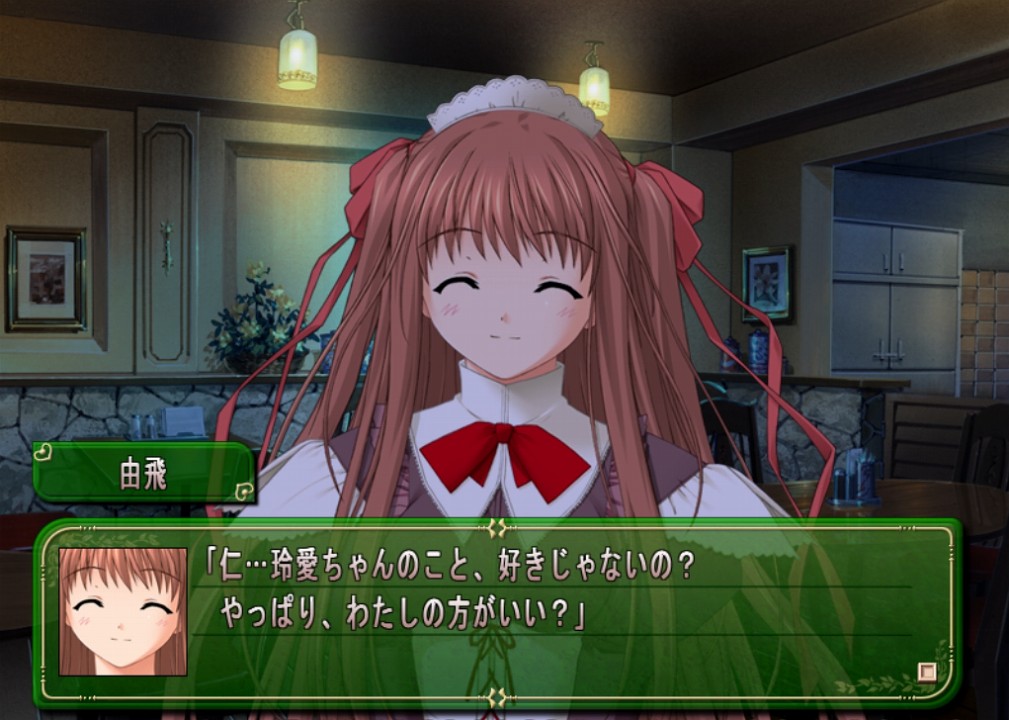
Task: Click the speaker face portrait in the dialogue box
Action: point(123,611)
